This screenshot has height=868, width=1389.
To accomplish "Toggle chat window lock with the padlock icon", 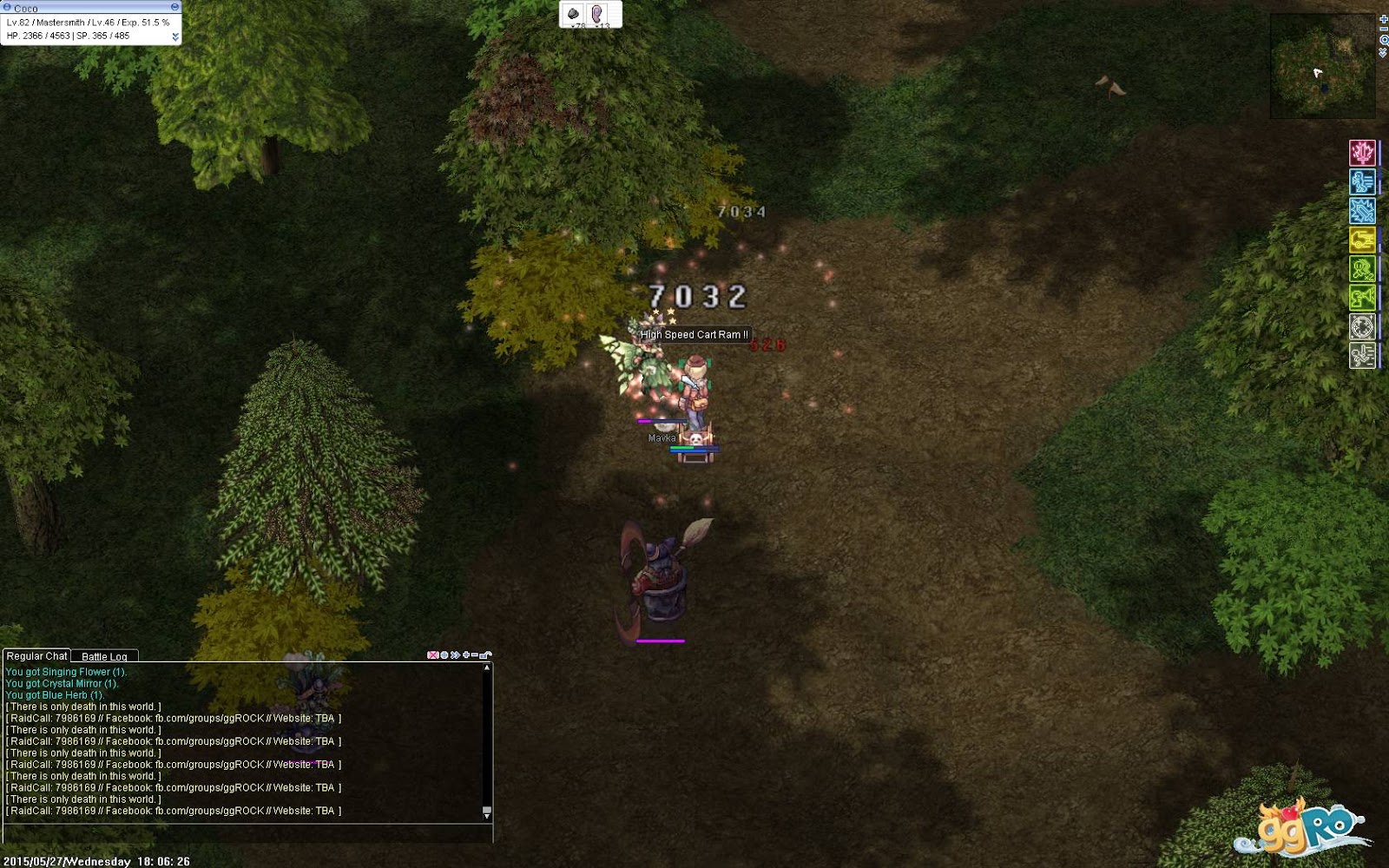I will pos(484,654).
